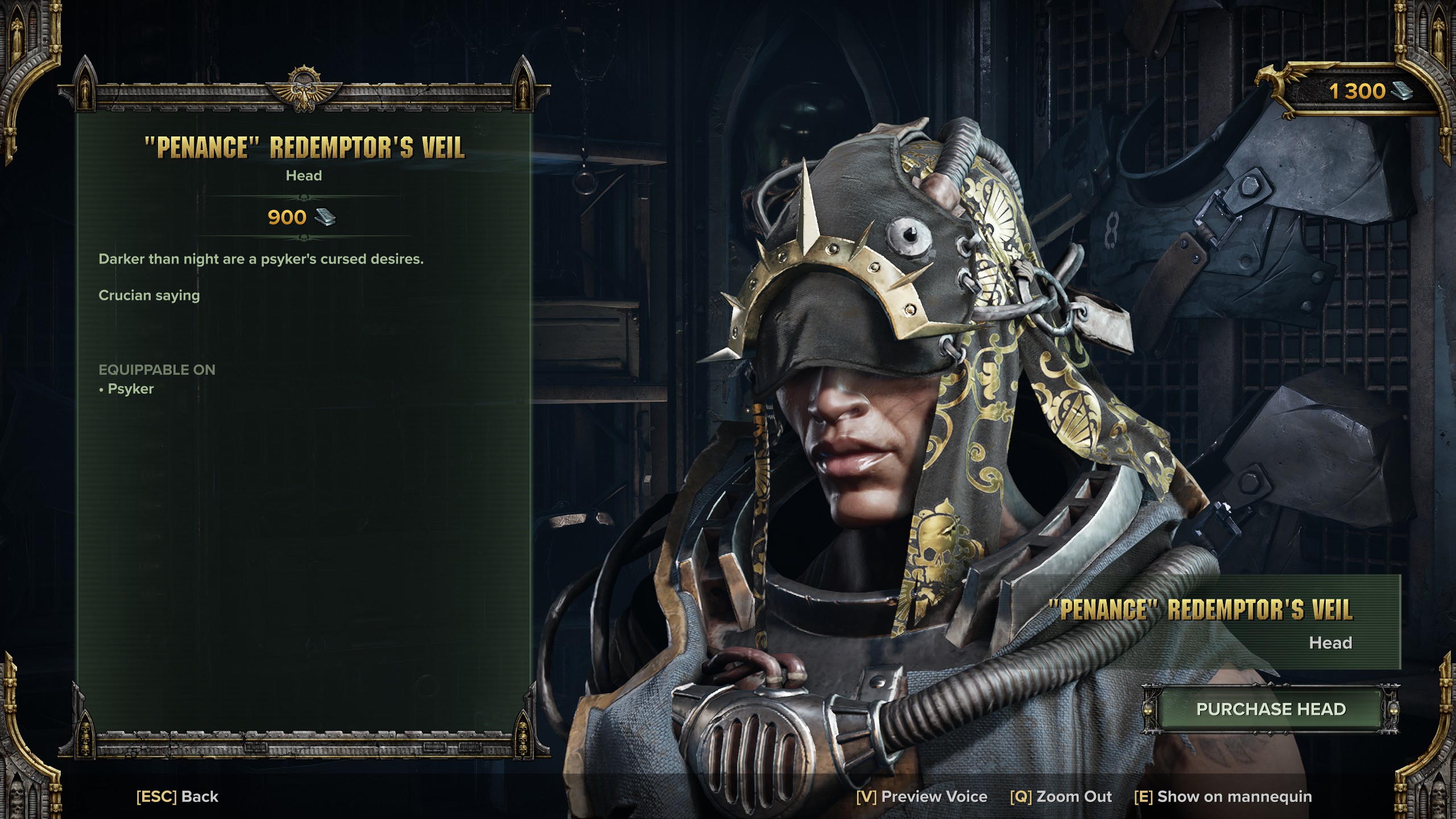Viewport: 1456px width, 819px height.
Task: Go back from the item preview
Action: click(x=177, y=796)
